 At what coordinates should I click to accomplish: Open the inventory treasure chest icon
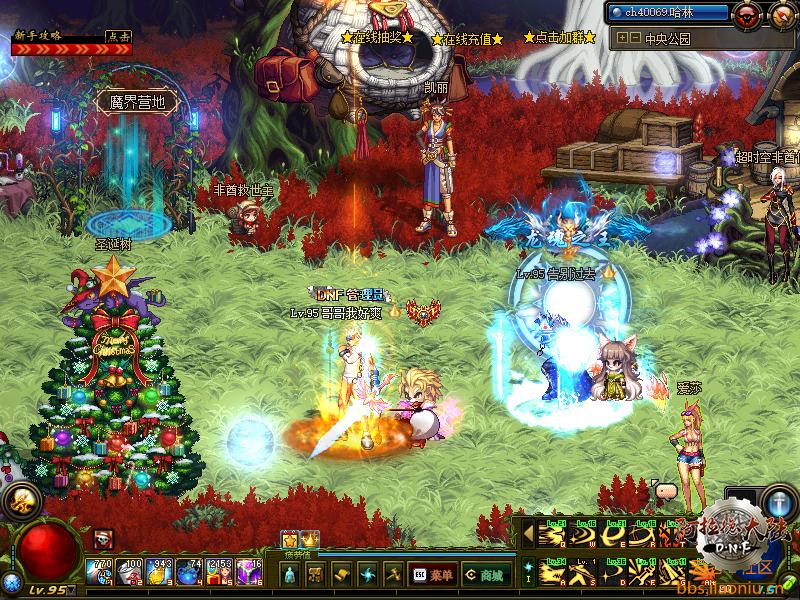click(314, 575)
